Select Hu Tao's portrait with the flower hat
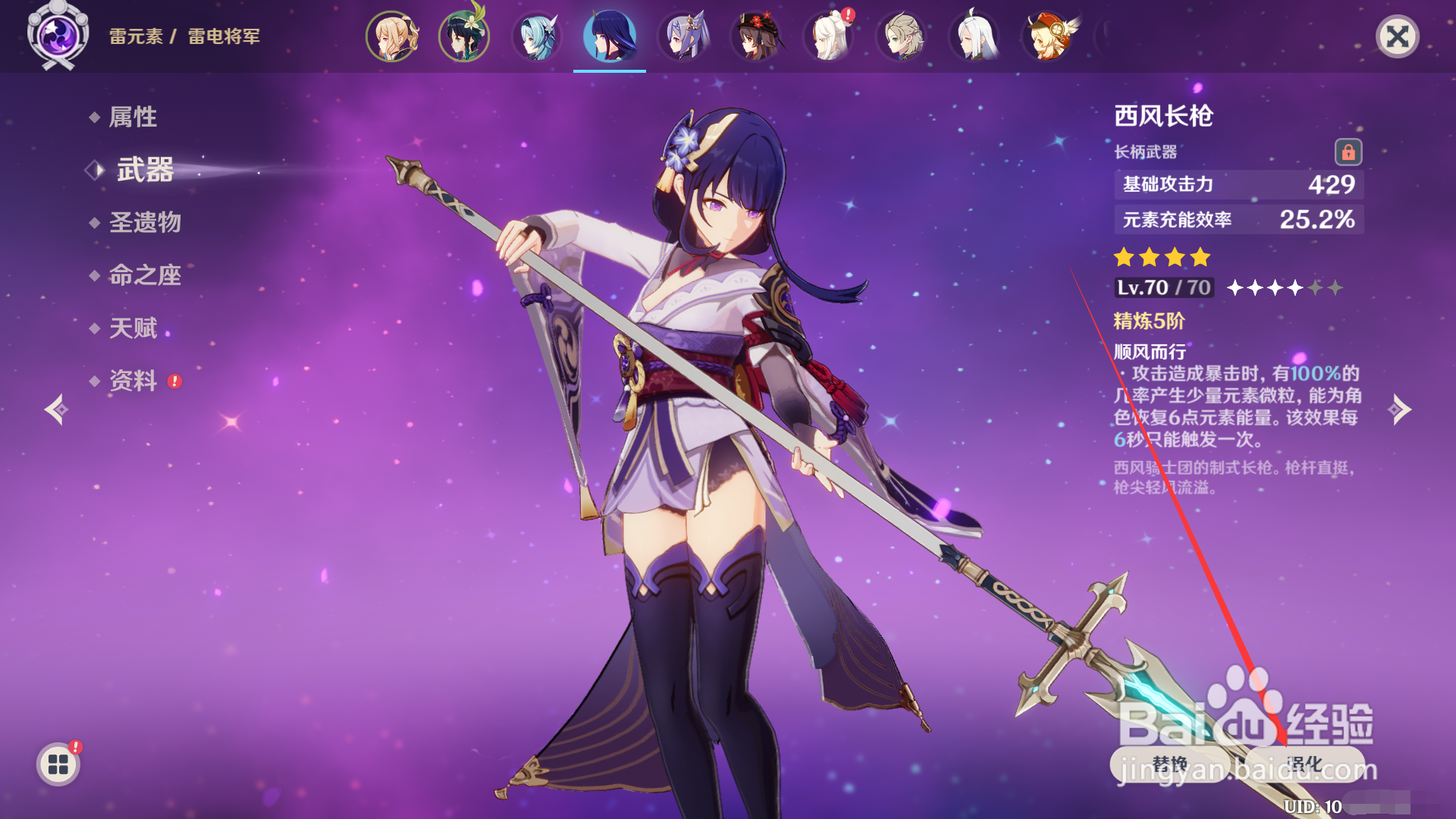The height and width of the screenshot is (819, 1456). click(x=755, y=36)
